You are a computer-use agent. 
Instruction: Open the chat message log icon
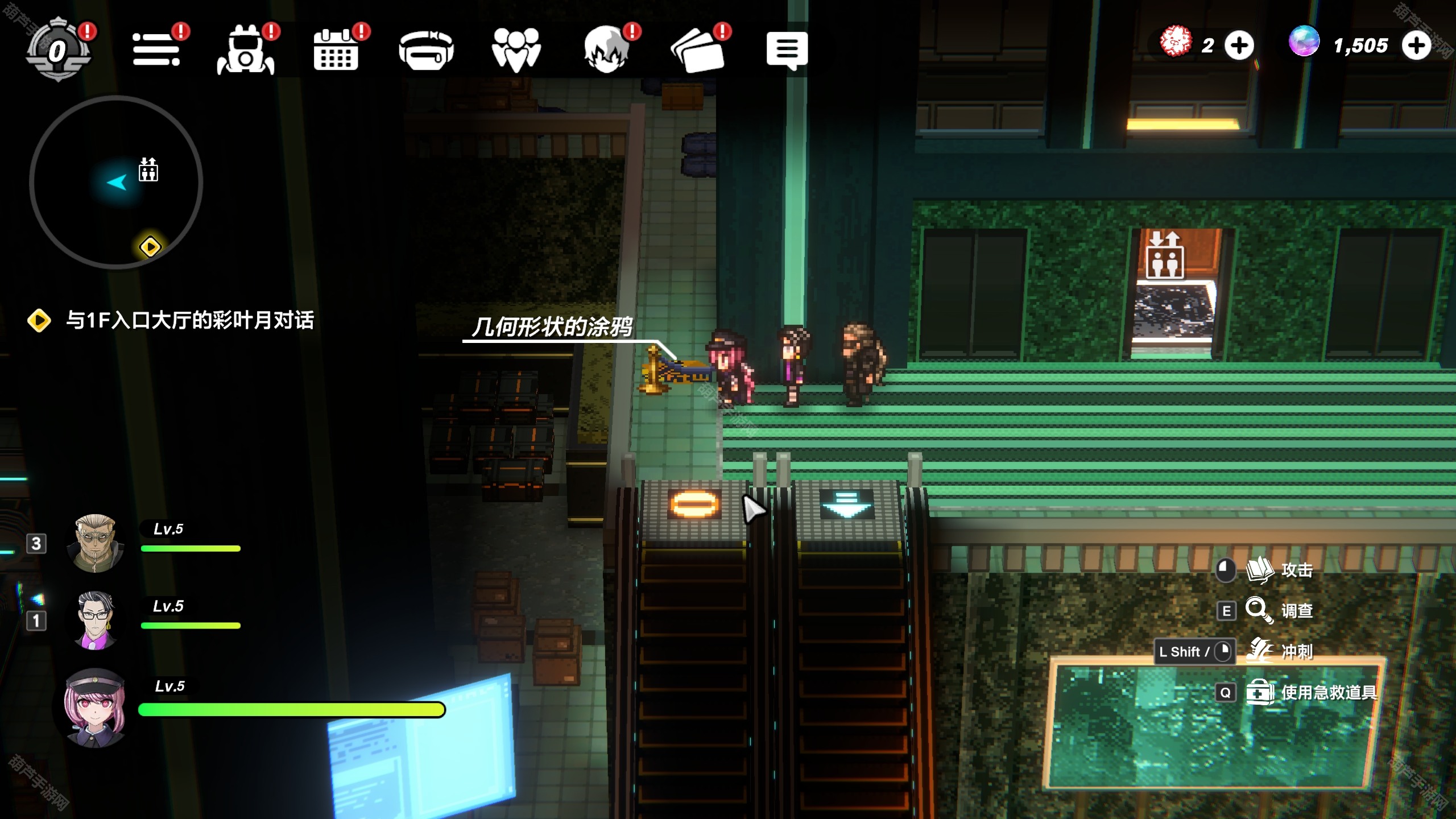[x=787, y=49]
